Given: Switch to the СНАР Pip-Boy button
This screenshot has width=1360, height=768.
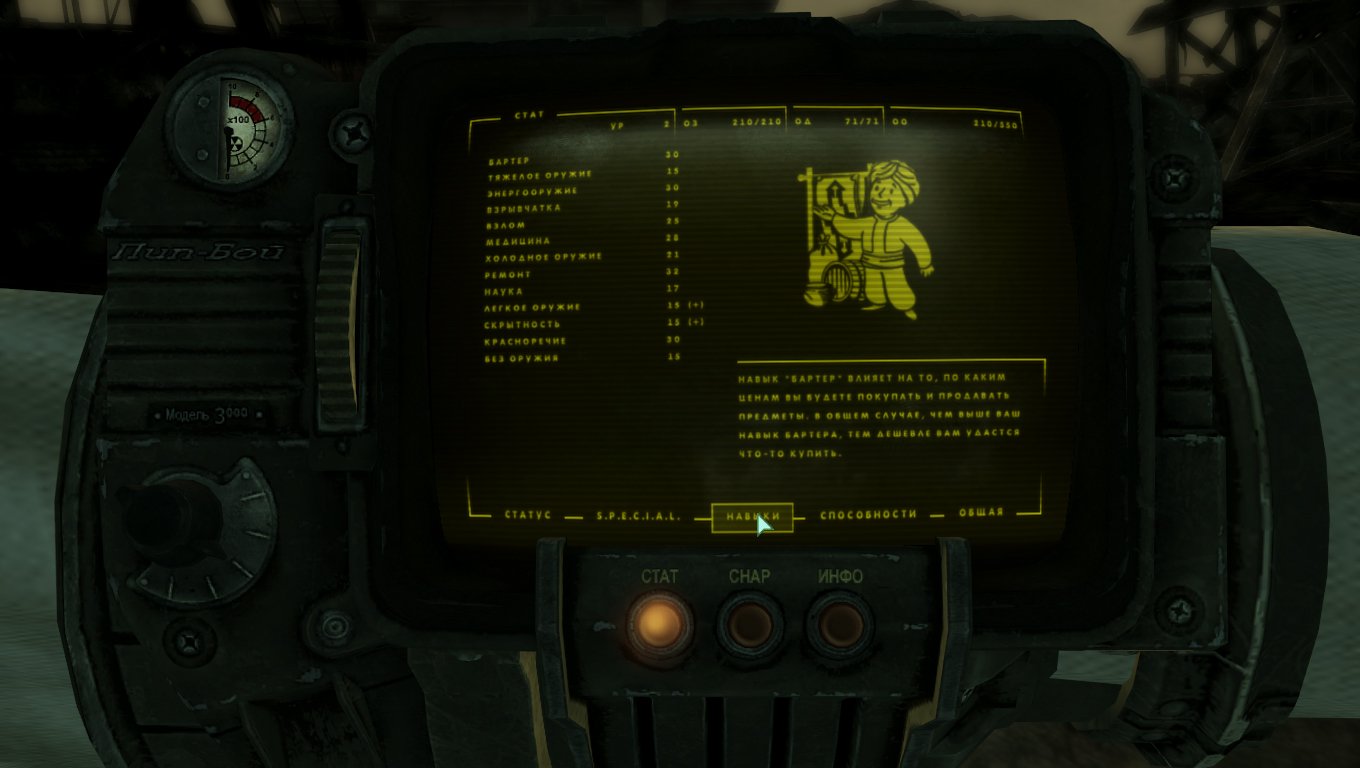Looking at the screenshot, I should (x=749, y=626).
